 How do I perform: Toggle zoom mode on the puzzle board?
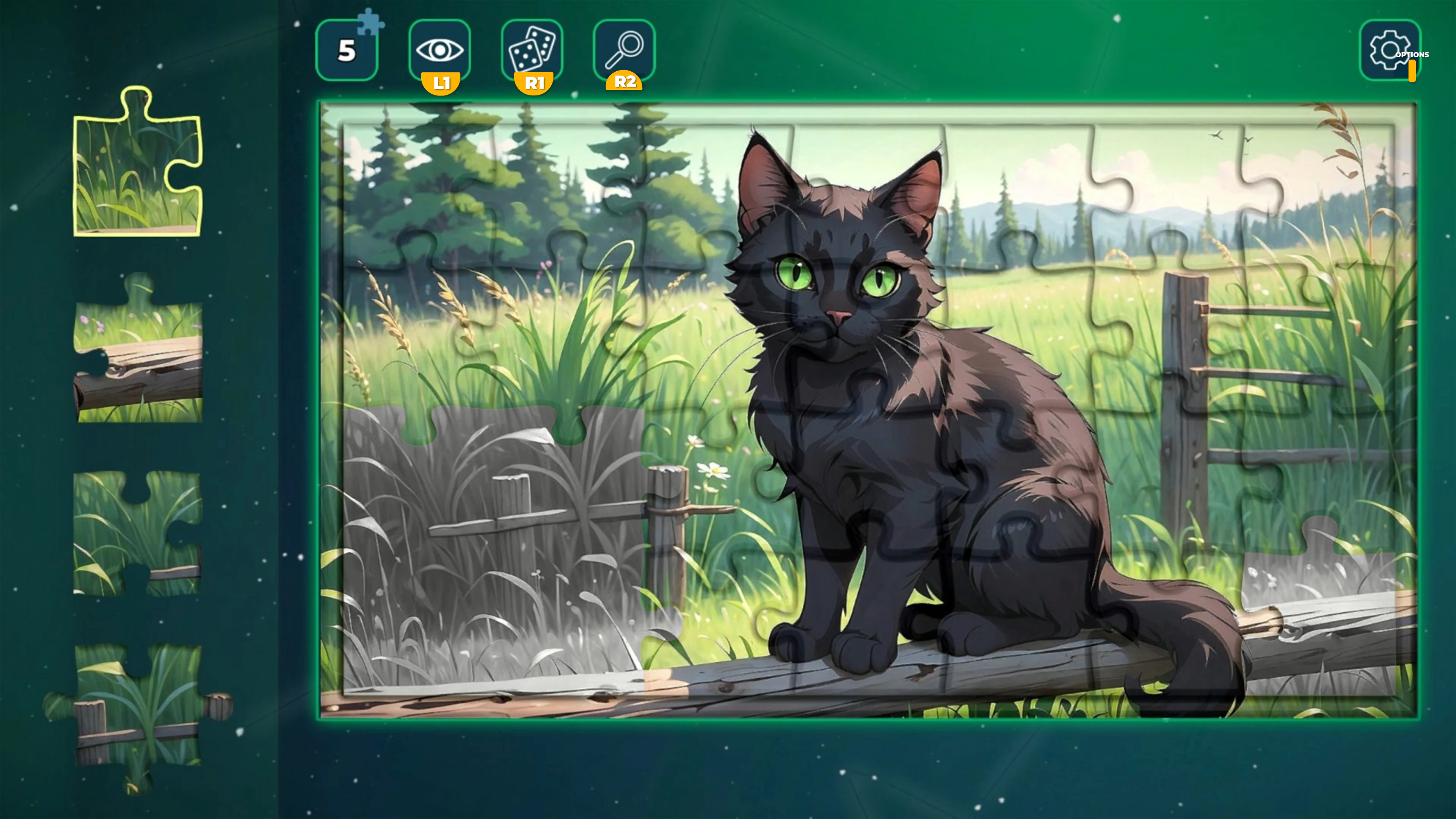point(624,50)
